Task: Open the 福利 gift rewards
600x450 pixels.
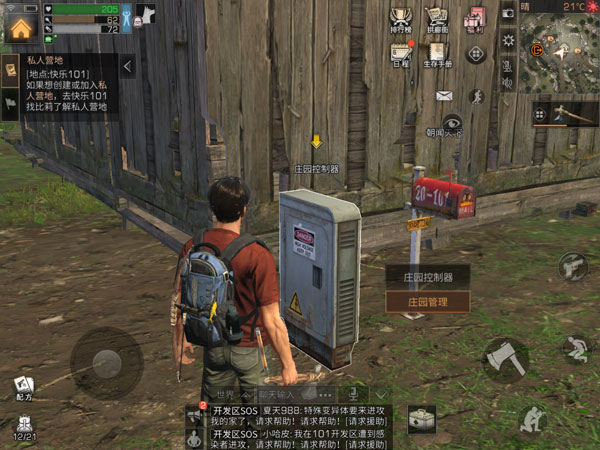Action: click(476, 19)
